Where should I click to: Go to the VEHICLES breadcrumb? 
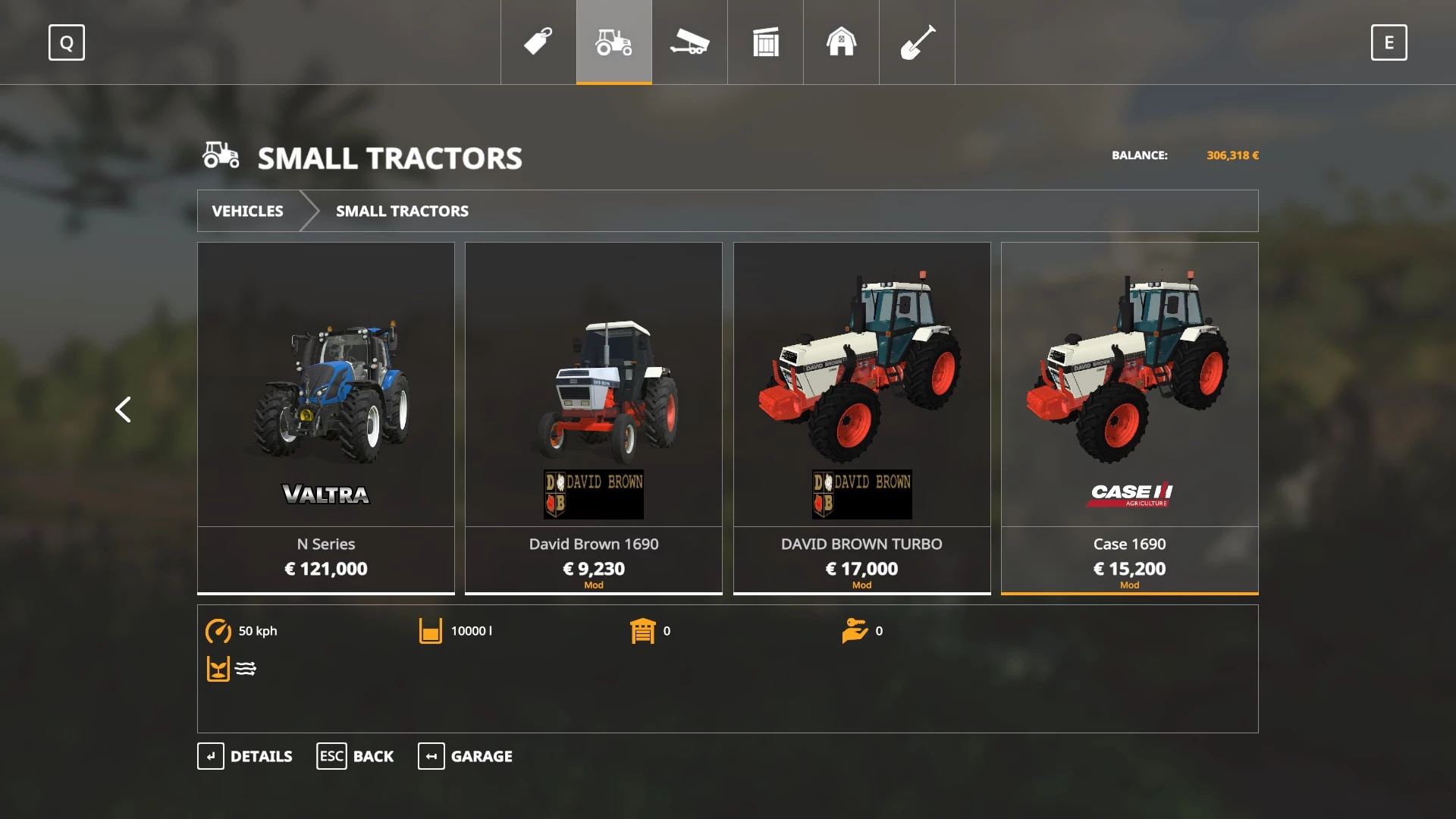point(248,211)
